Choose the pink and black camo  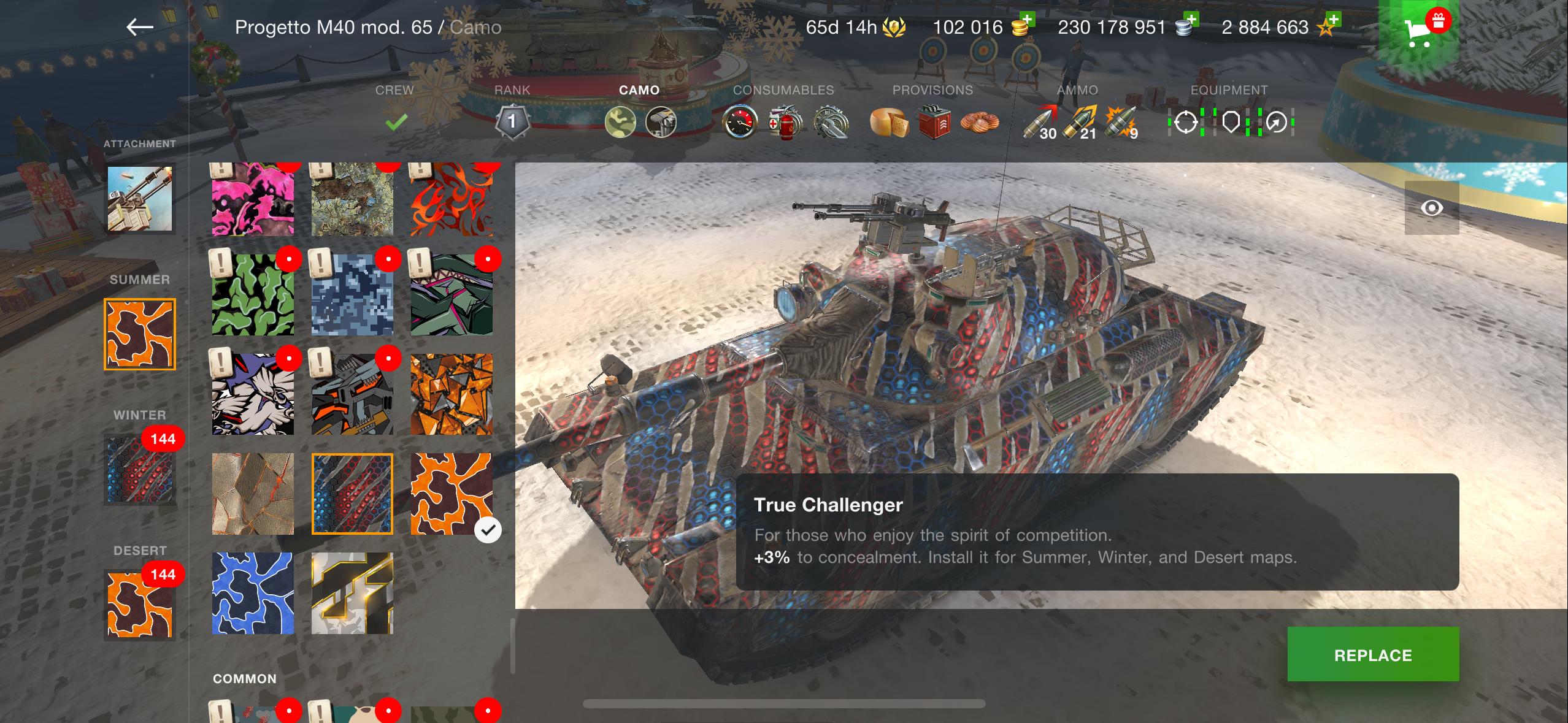(x=253, y=199)
